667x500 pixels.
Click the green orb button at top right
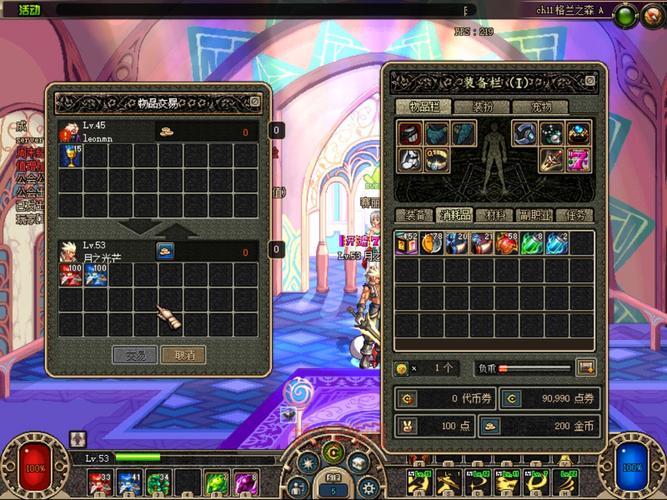(625, 15)
